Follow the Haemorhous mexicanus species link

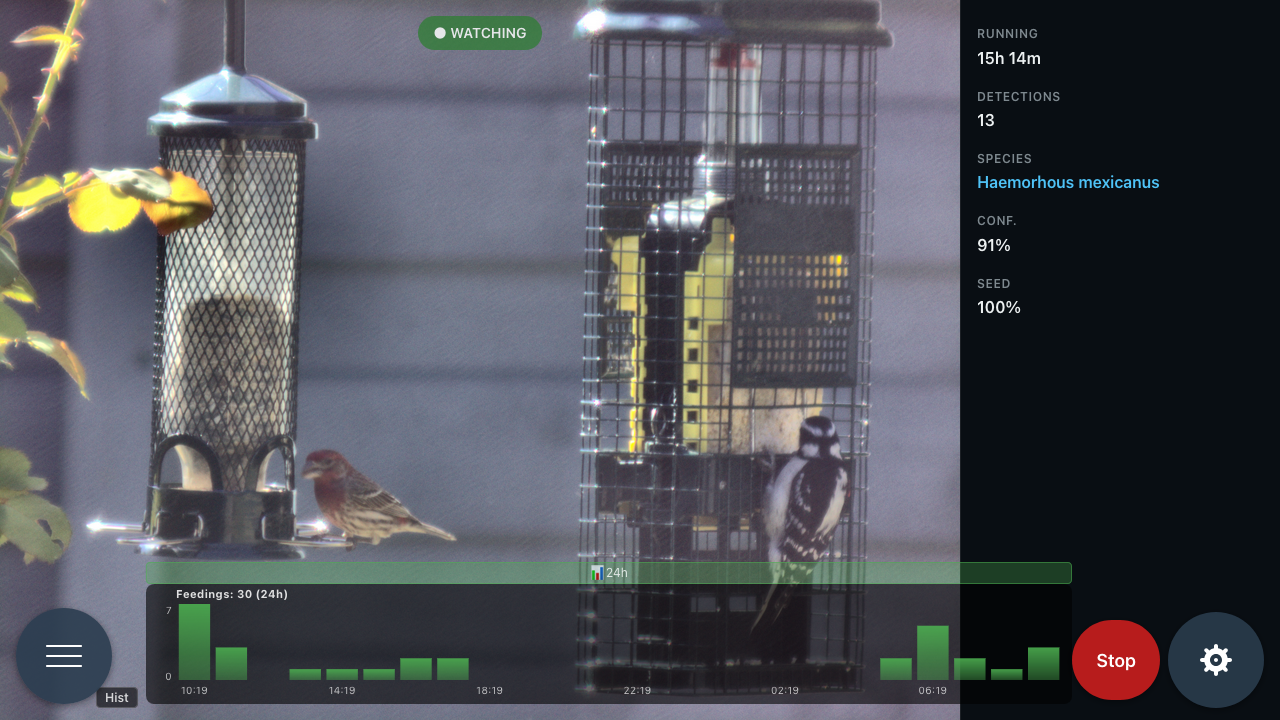[1068, 182]
